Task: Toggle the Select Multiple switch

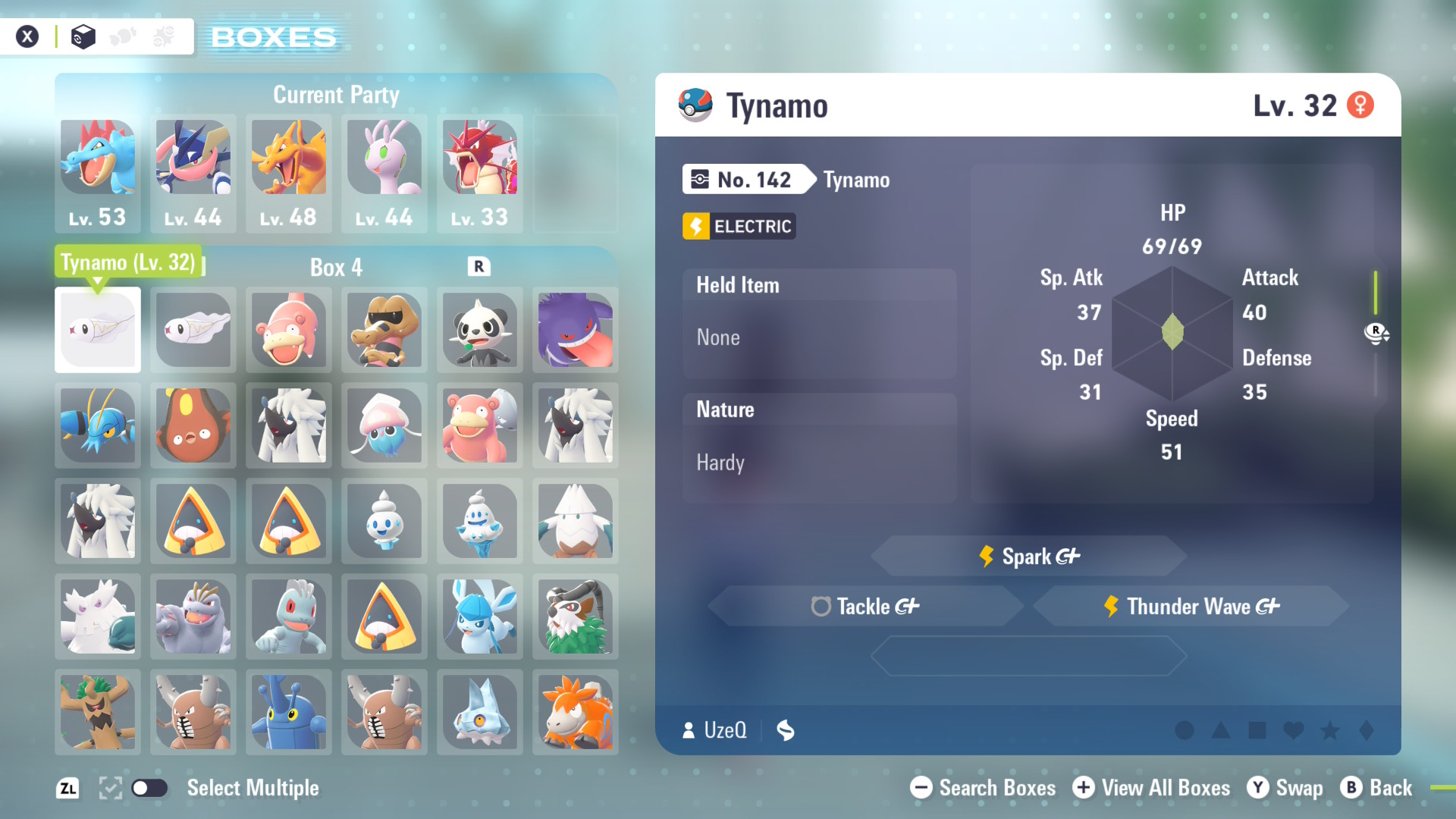Action: coord(149,788)
